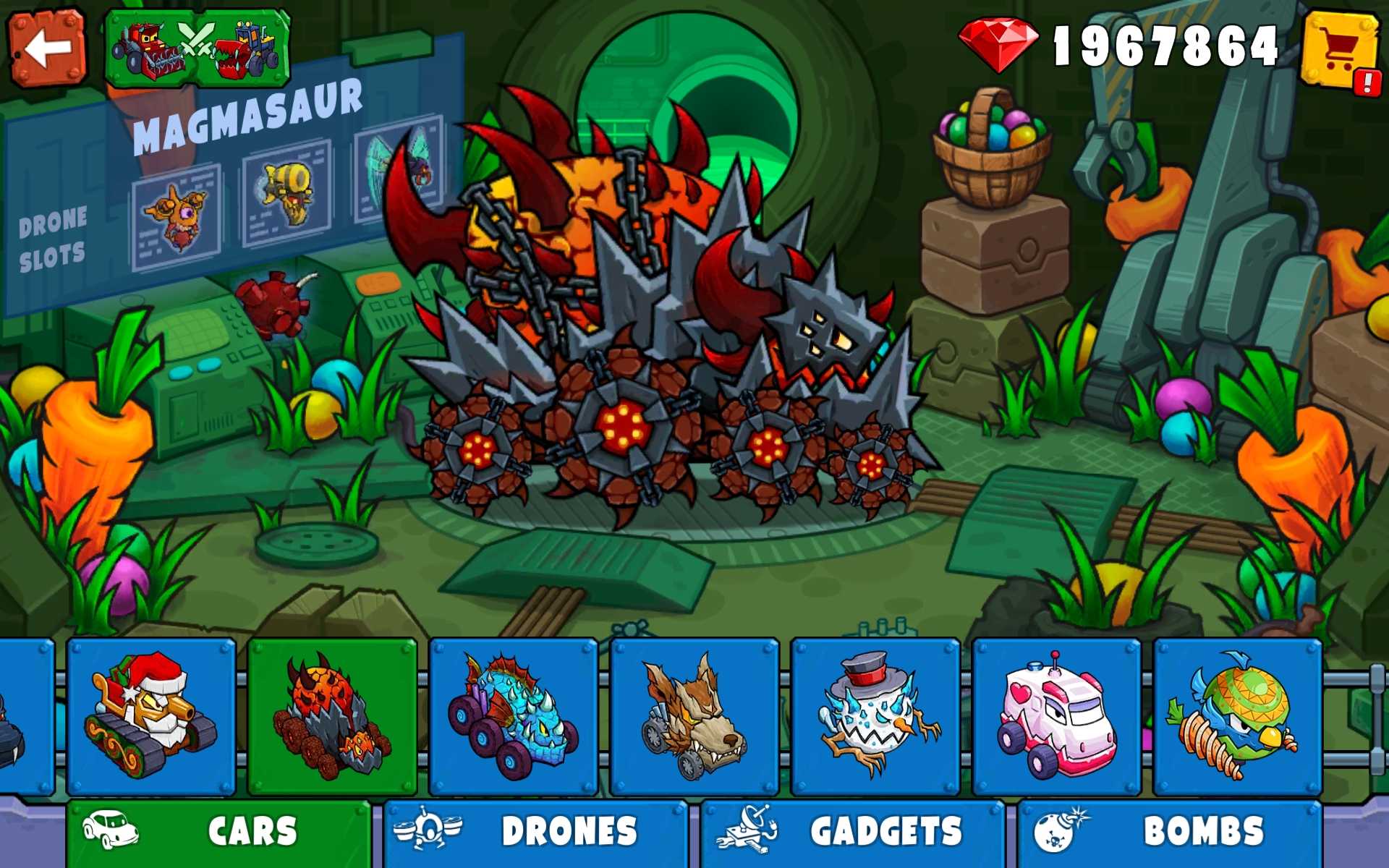Go back with the orange arrow button
This screenshot has width=1389, height=868.
tap(47, 48)
